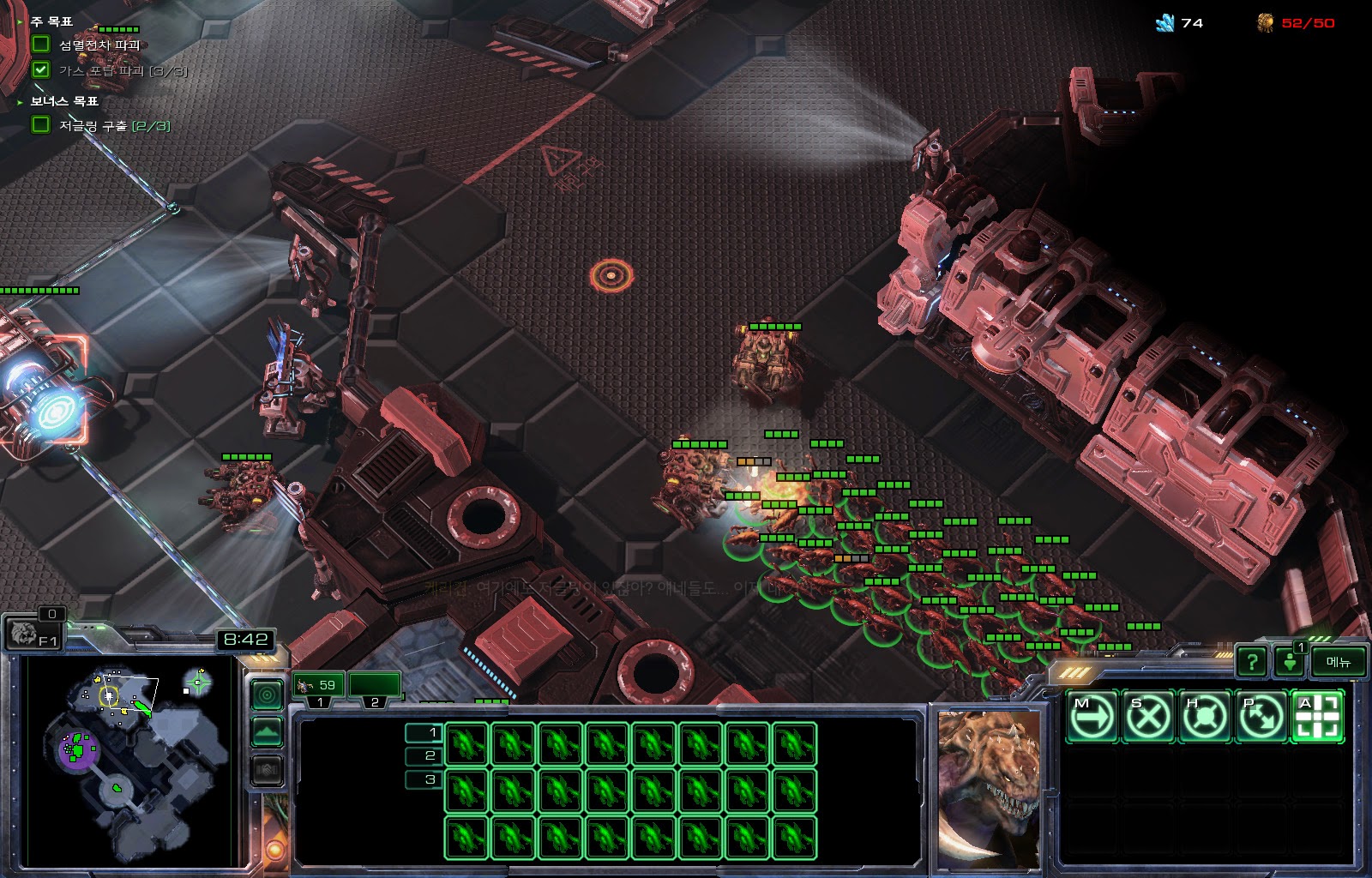Collapse the 주 목표 main objectives list

point(21,21)
